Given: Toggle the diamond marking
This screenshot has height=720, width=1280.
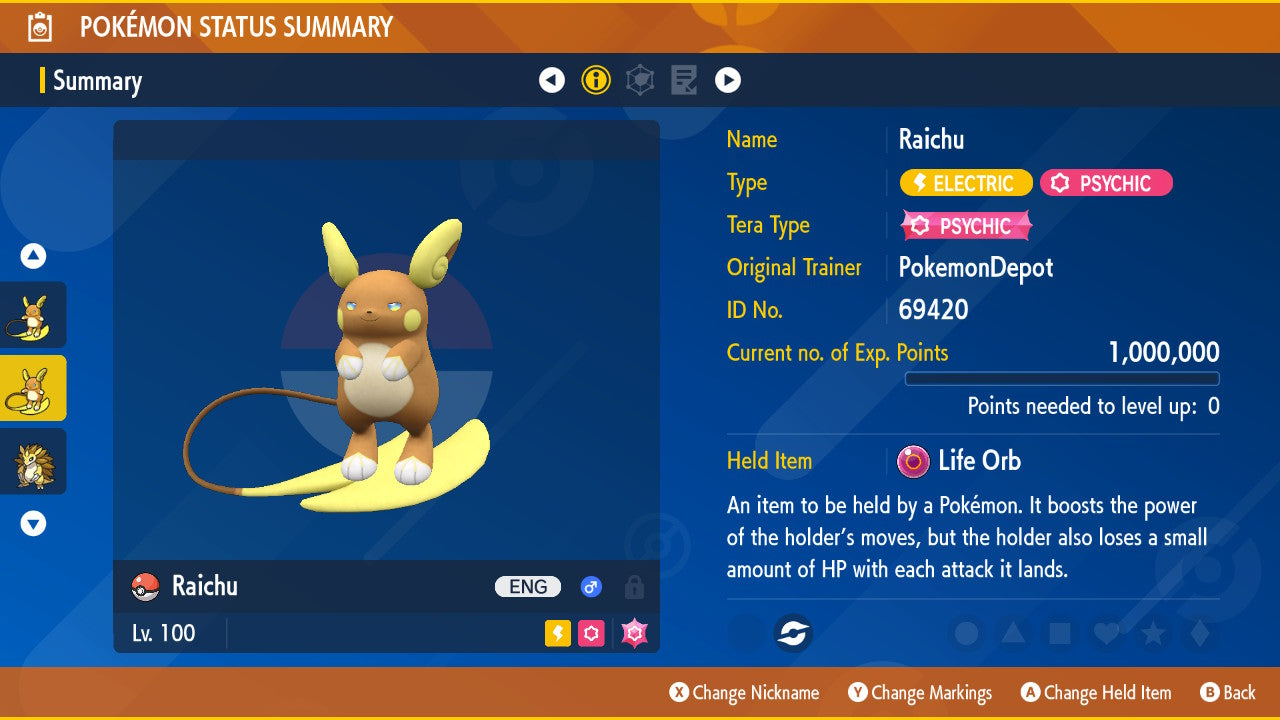Looking at the screenshot, I should [1200, 633].
